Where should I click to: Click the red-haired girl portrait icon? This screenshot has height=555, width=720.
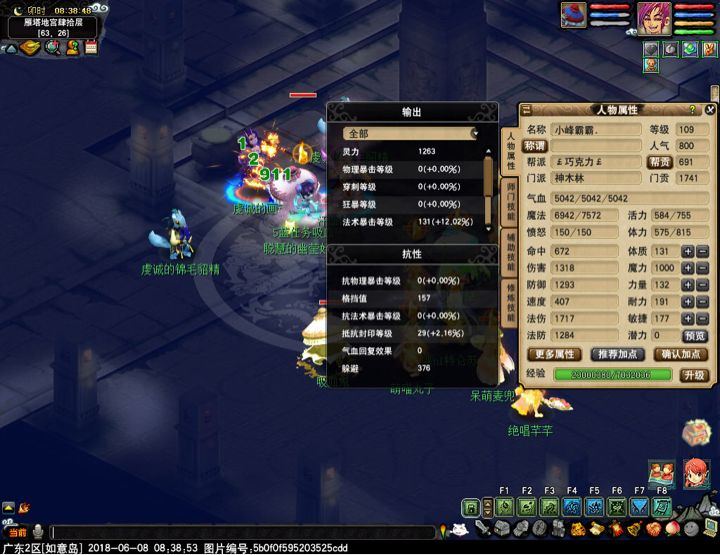coord(696,473)
